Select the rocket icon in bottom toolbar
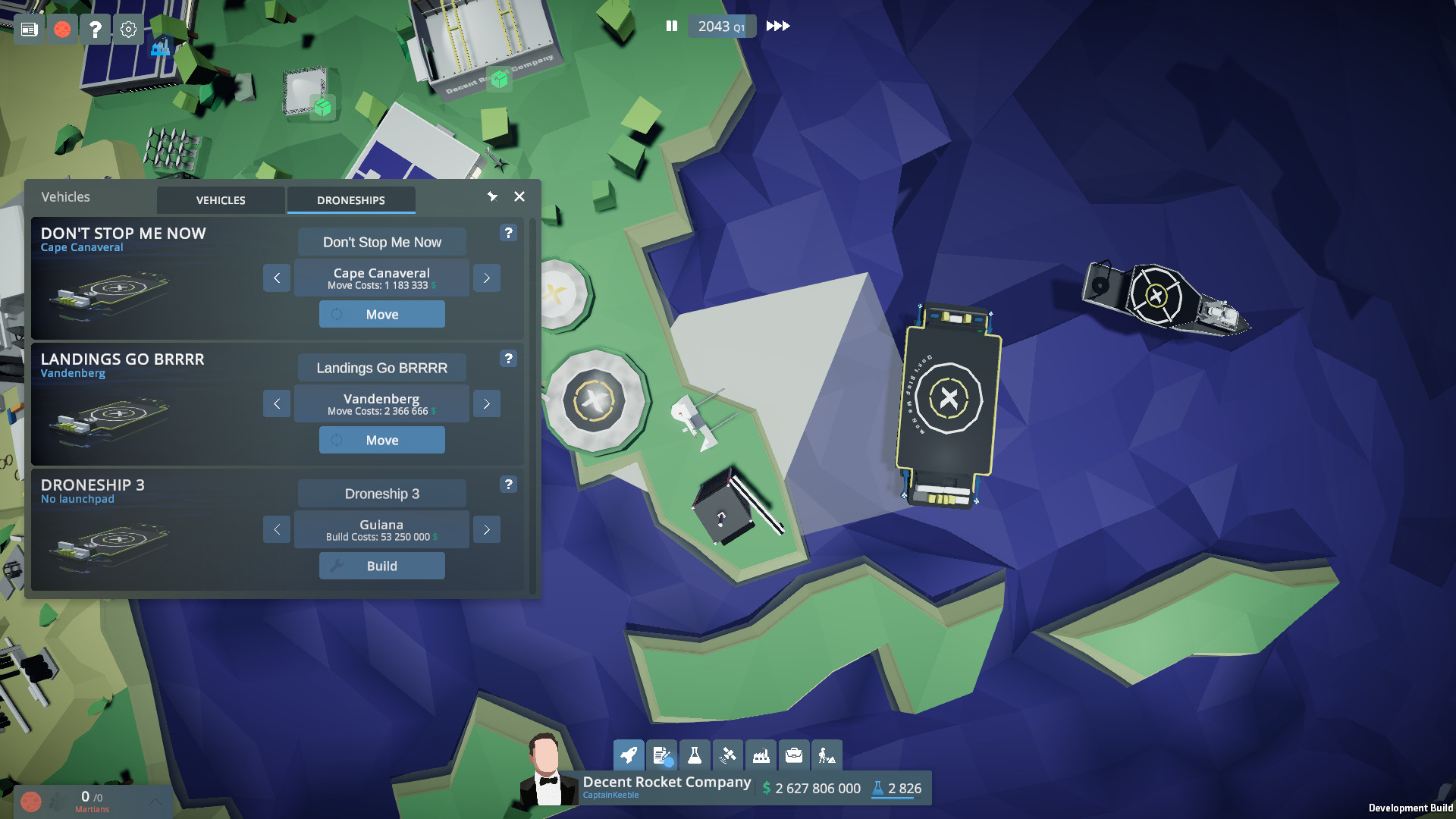This screenshot has width=1456, height=819. tap(629, 755)
